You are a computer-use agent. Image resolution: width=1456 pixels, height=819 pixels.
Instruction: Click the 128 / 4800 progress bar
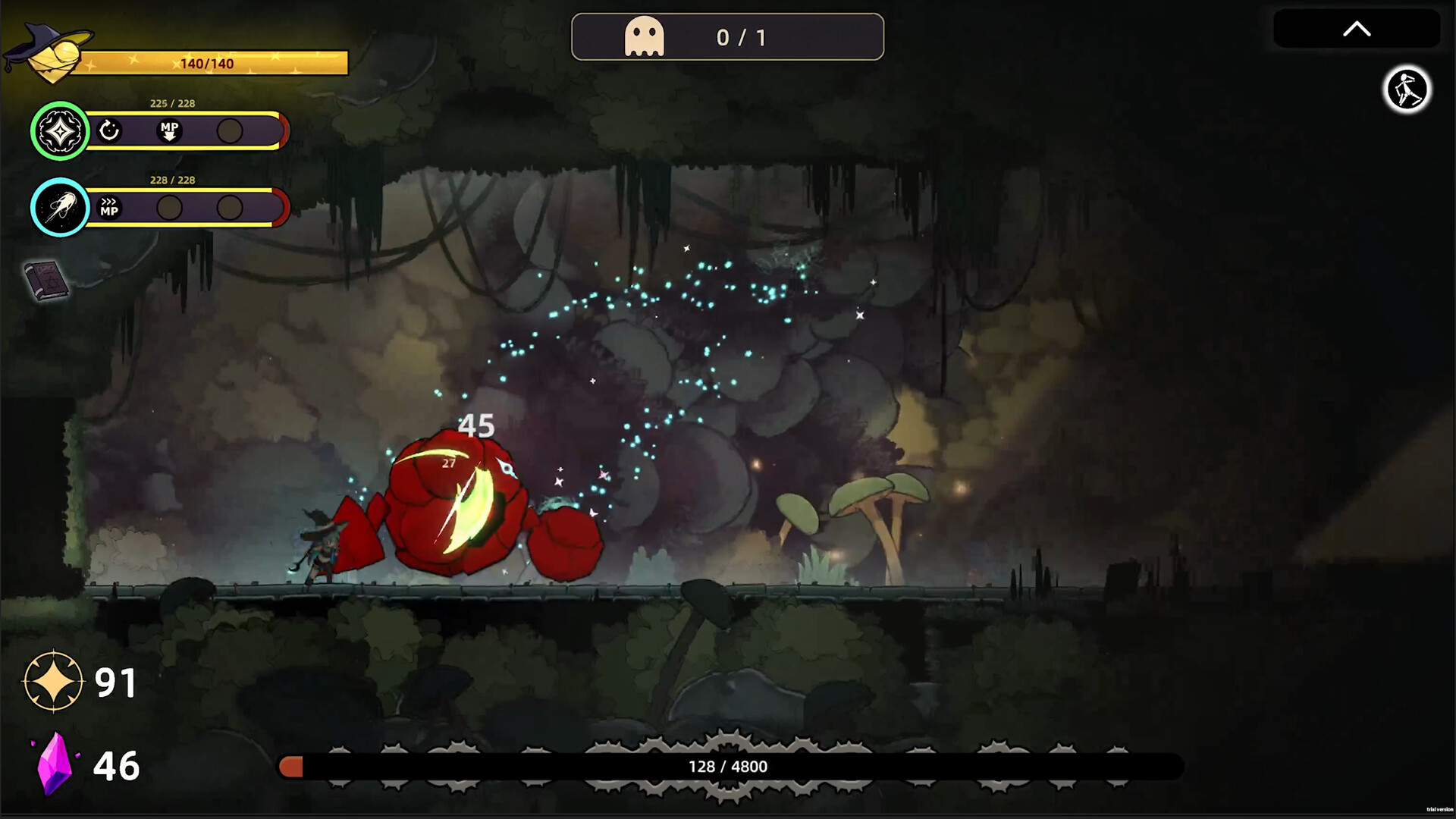click(x=731, y=766)
